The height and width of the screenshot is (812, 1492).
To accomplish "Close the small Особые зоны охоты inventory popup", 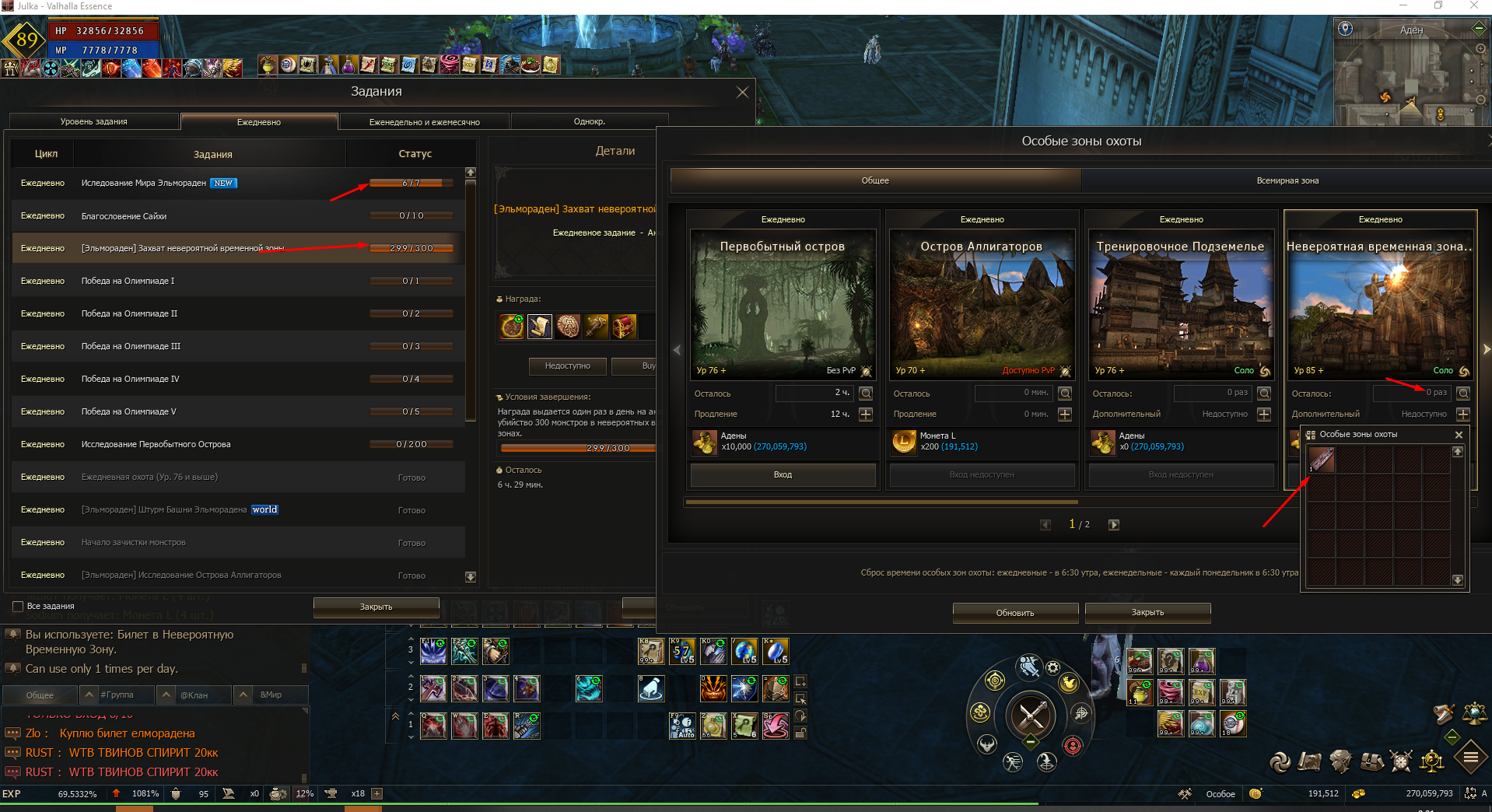I will point(1459,435).
